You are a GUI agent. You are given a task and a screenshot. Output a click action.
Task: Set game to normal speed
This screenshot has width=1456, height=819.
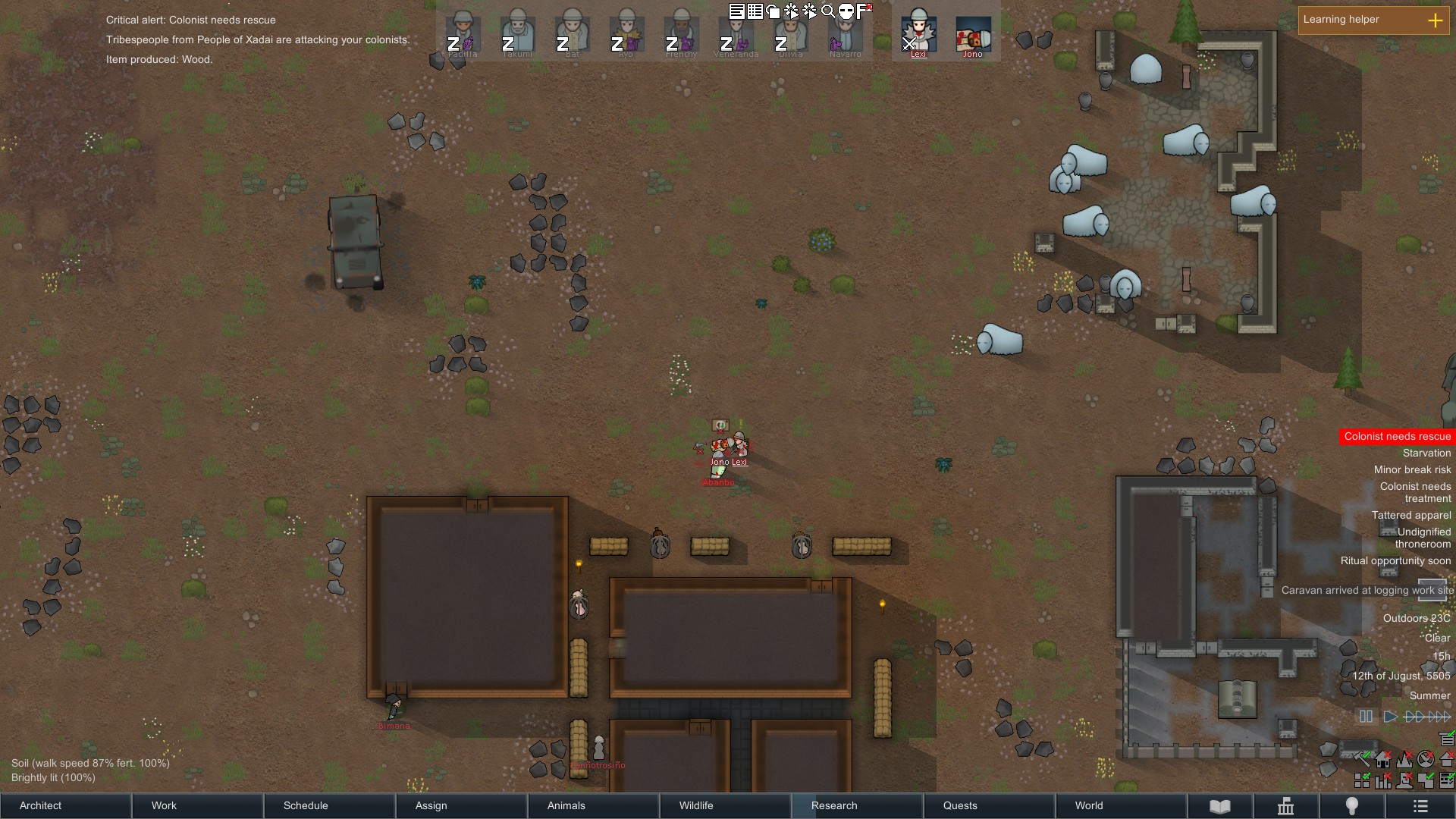click(x=1390, y=717)
